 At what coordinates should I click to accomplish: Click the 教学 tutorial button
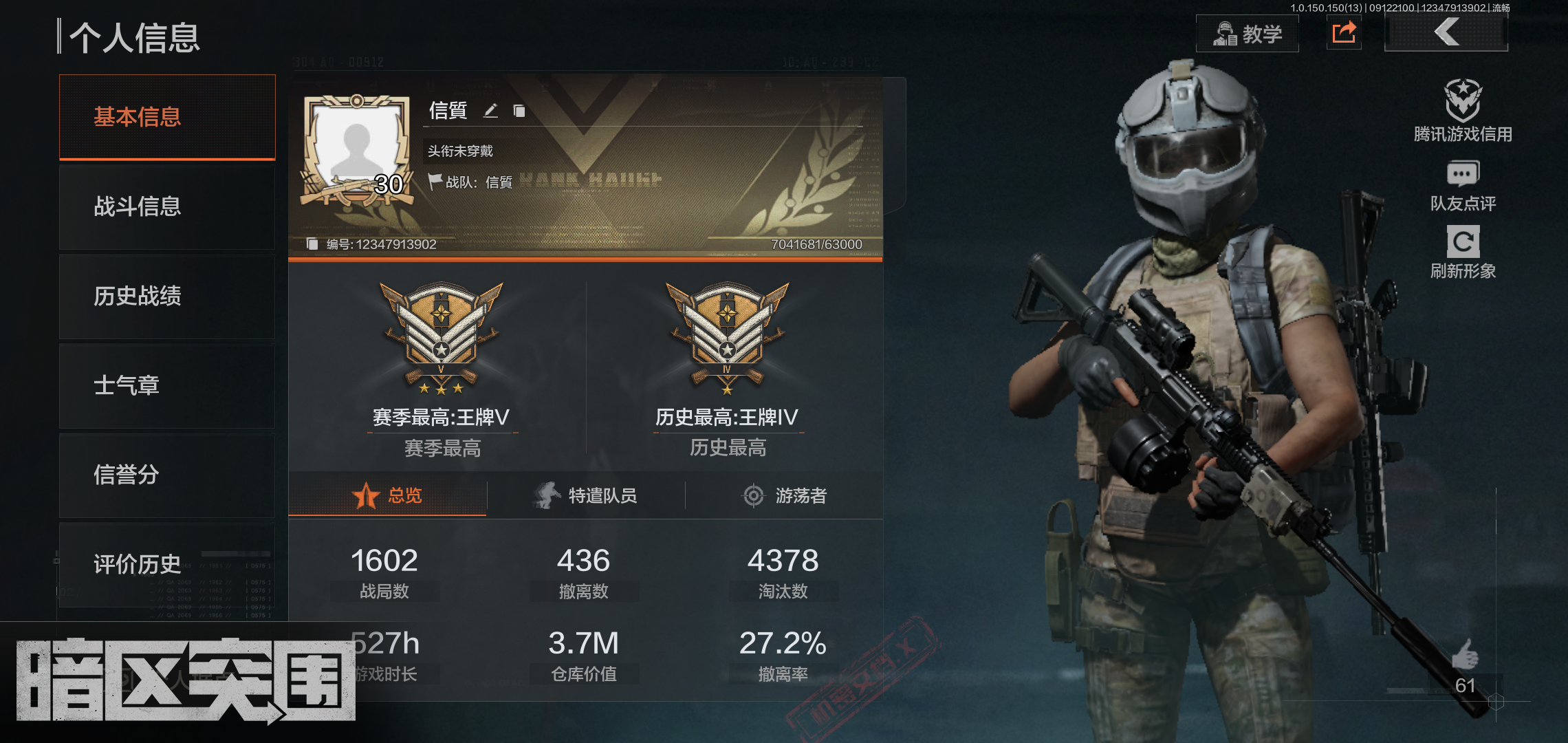pyautogui.click(x=1248, y=34)
